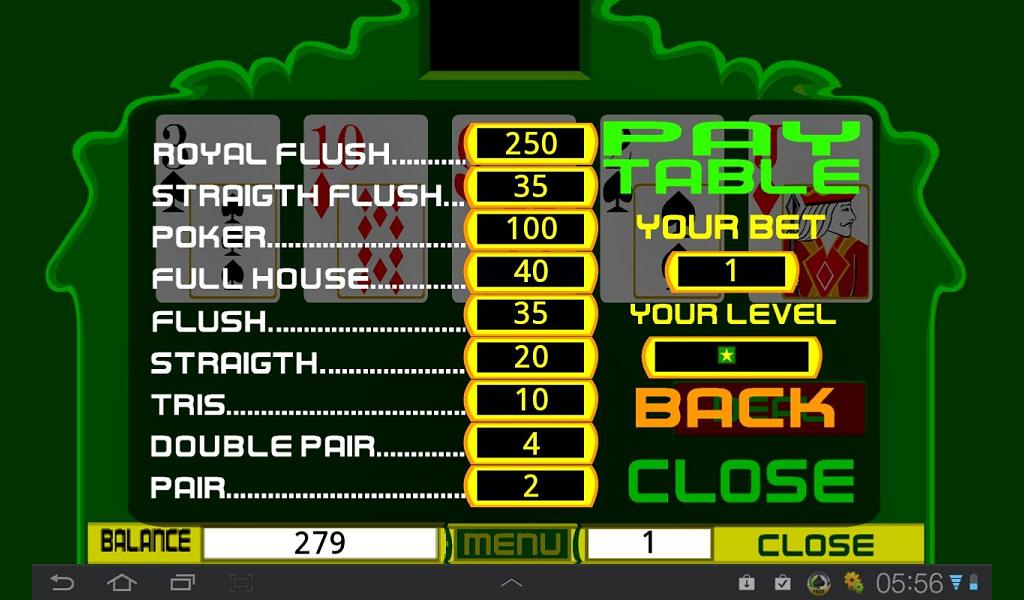The width and height of the screenshot is (1024, 600).
Task: Open the MENU button on the bottom bar
Action: tap(512, 544)
